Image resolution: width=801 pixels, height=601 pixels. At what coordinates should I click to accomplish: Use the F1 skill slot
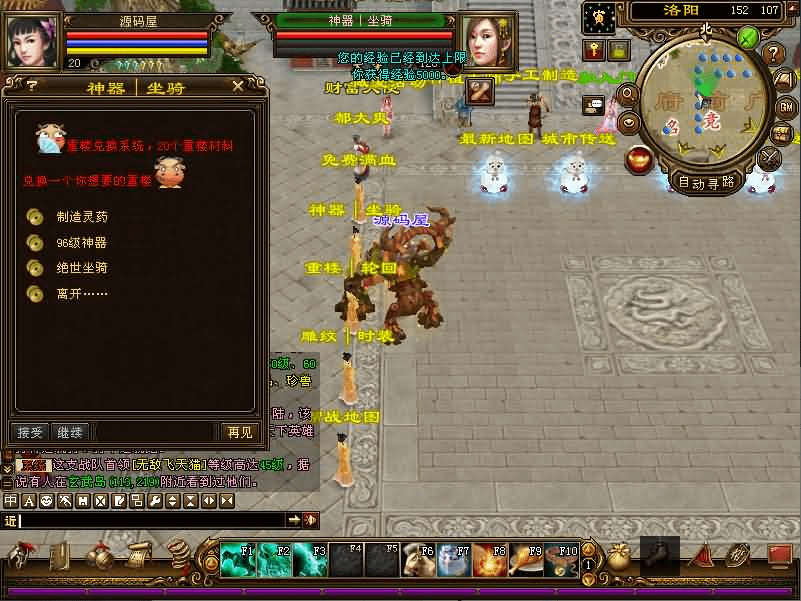click(x=237, y=560)
